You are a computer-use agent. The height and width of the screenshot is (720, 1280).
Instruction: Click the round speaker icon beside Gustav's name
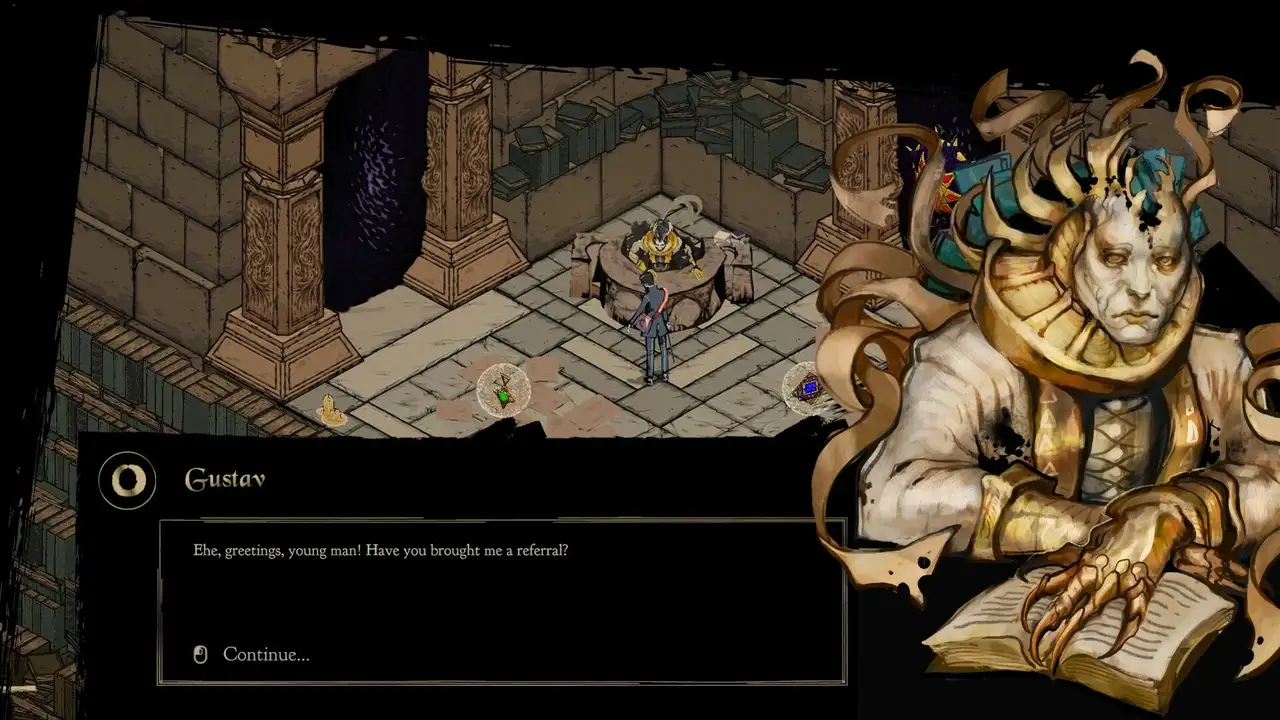coord(127,481)
